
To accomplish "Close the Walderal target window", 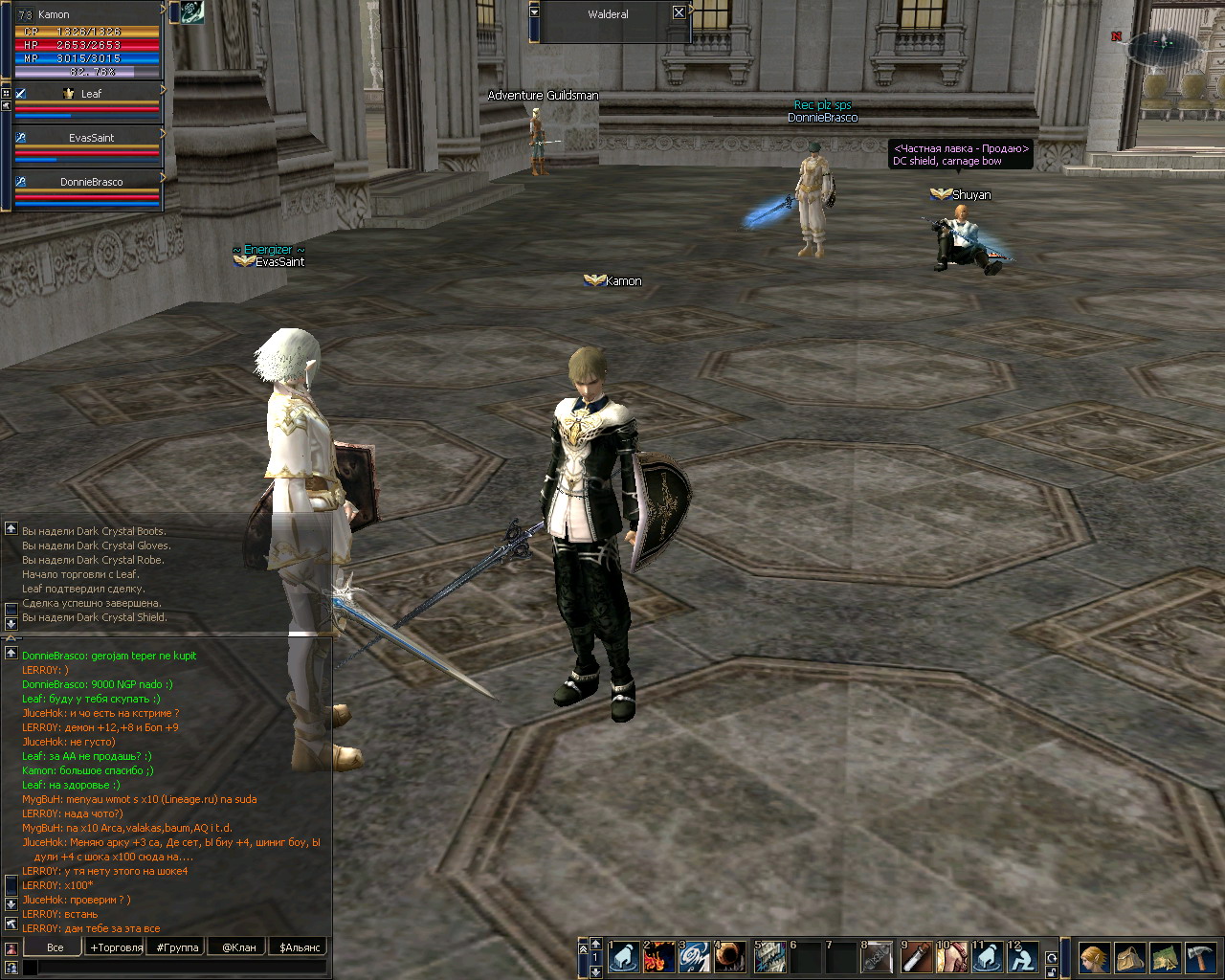I will click(x=679, y=12).
